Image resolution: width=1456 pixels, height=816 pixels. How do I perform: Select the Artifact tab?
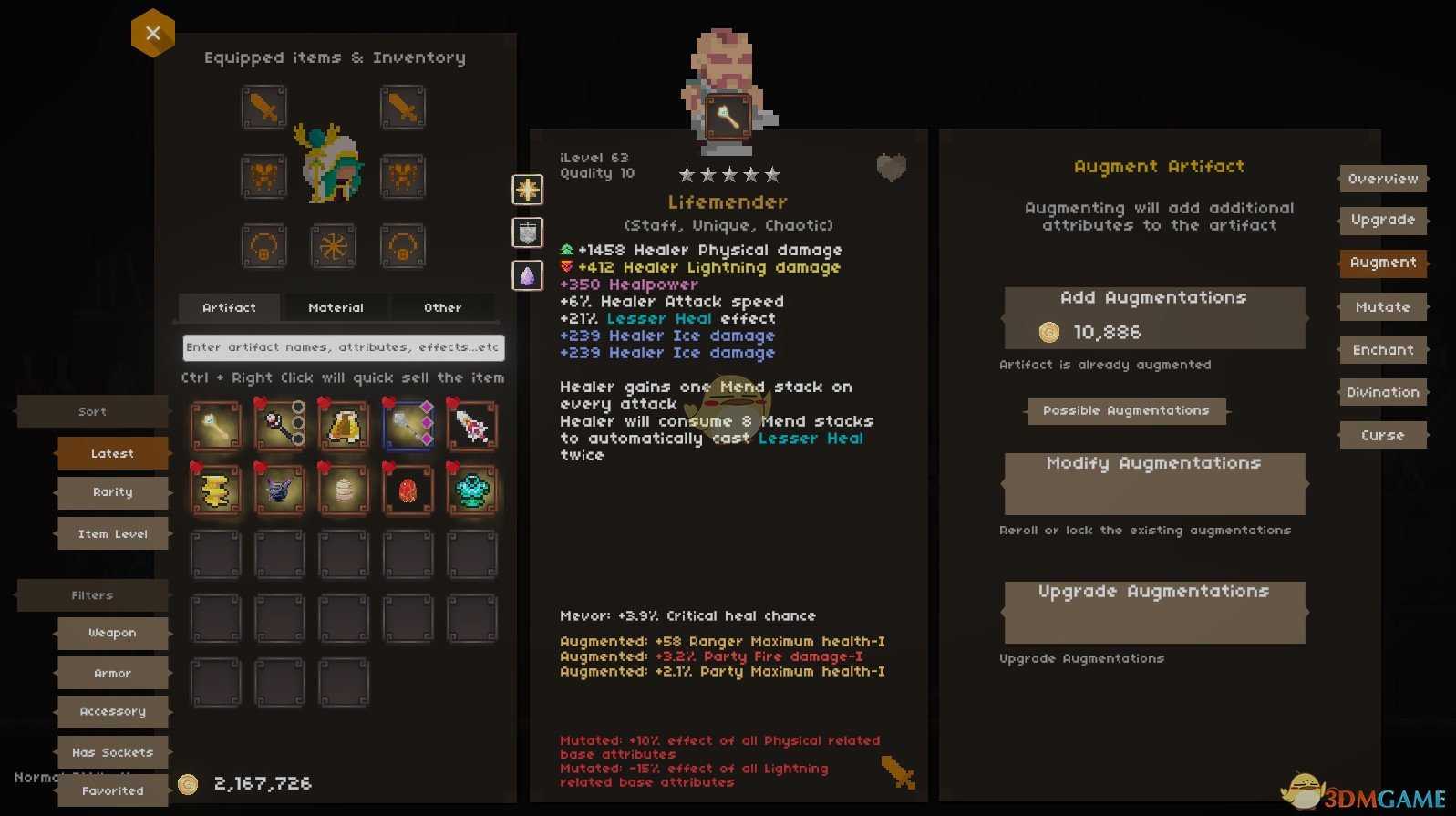[x=229, y=308]
